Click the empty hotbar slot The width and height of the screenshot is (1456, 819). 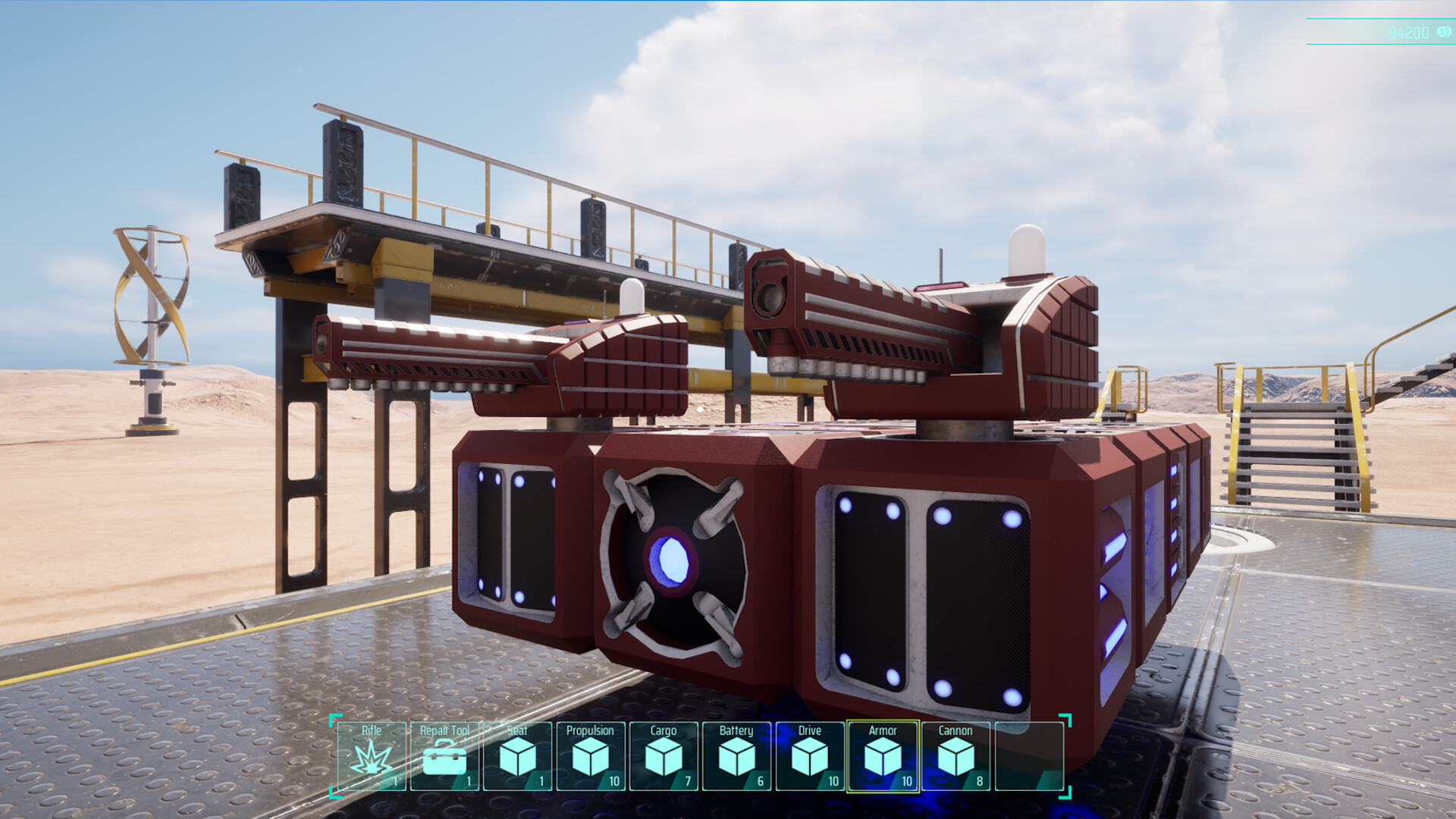click(1030, 756)
